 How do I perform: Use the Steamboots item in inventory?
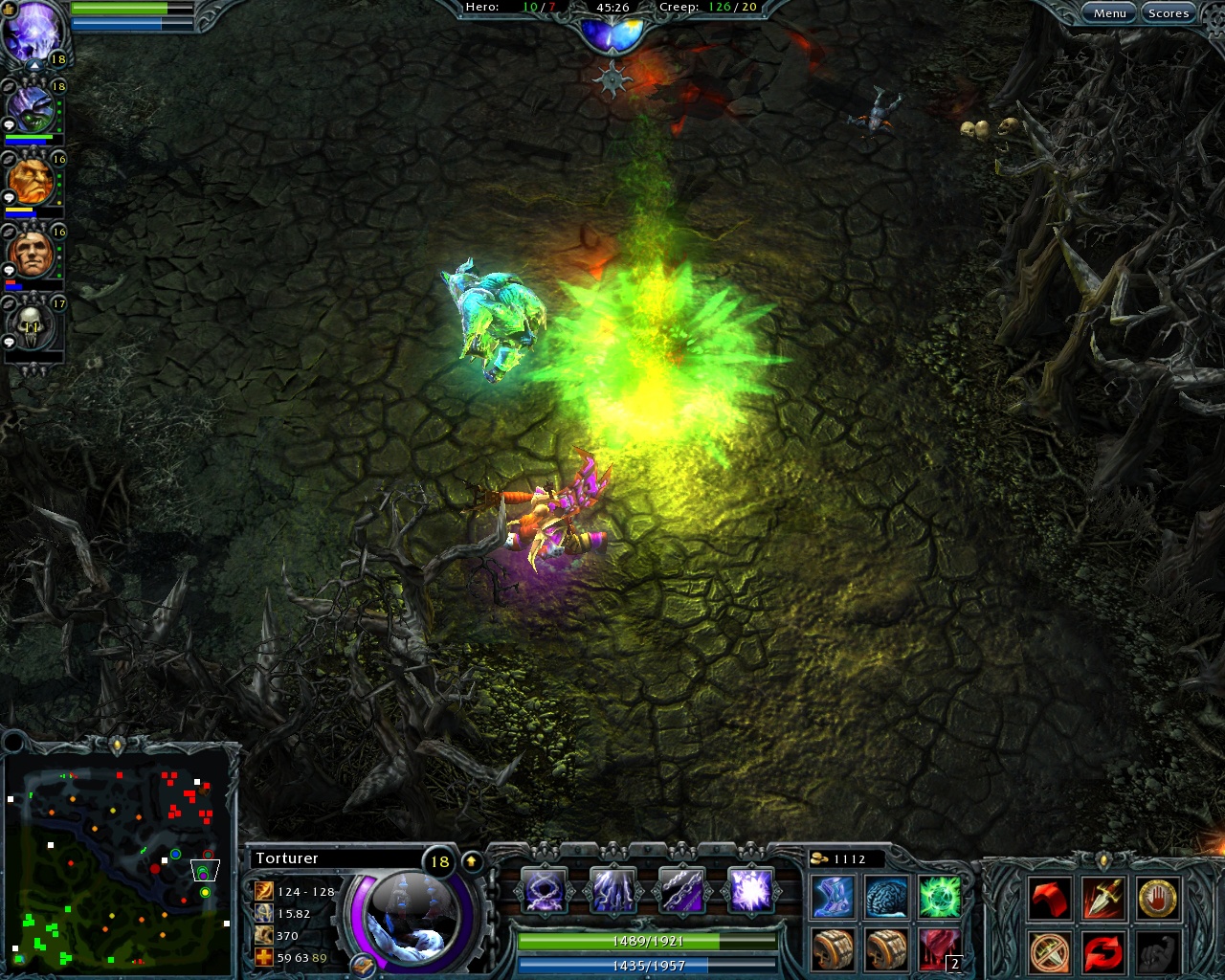click(832, 895)
